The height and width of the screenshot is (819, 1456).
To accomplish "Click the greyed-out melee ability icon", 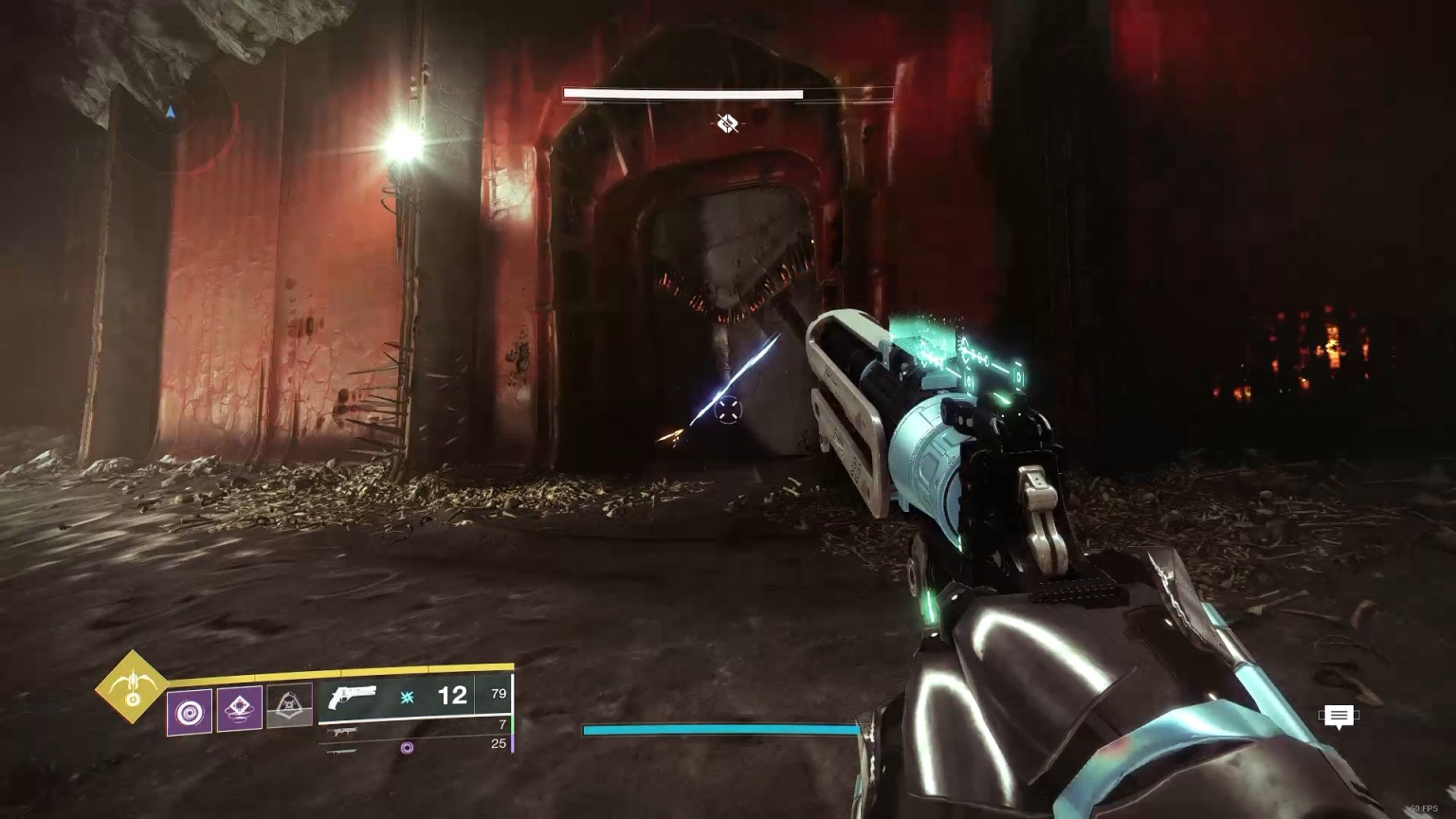I will [289, 706].
